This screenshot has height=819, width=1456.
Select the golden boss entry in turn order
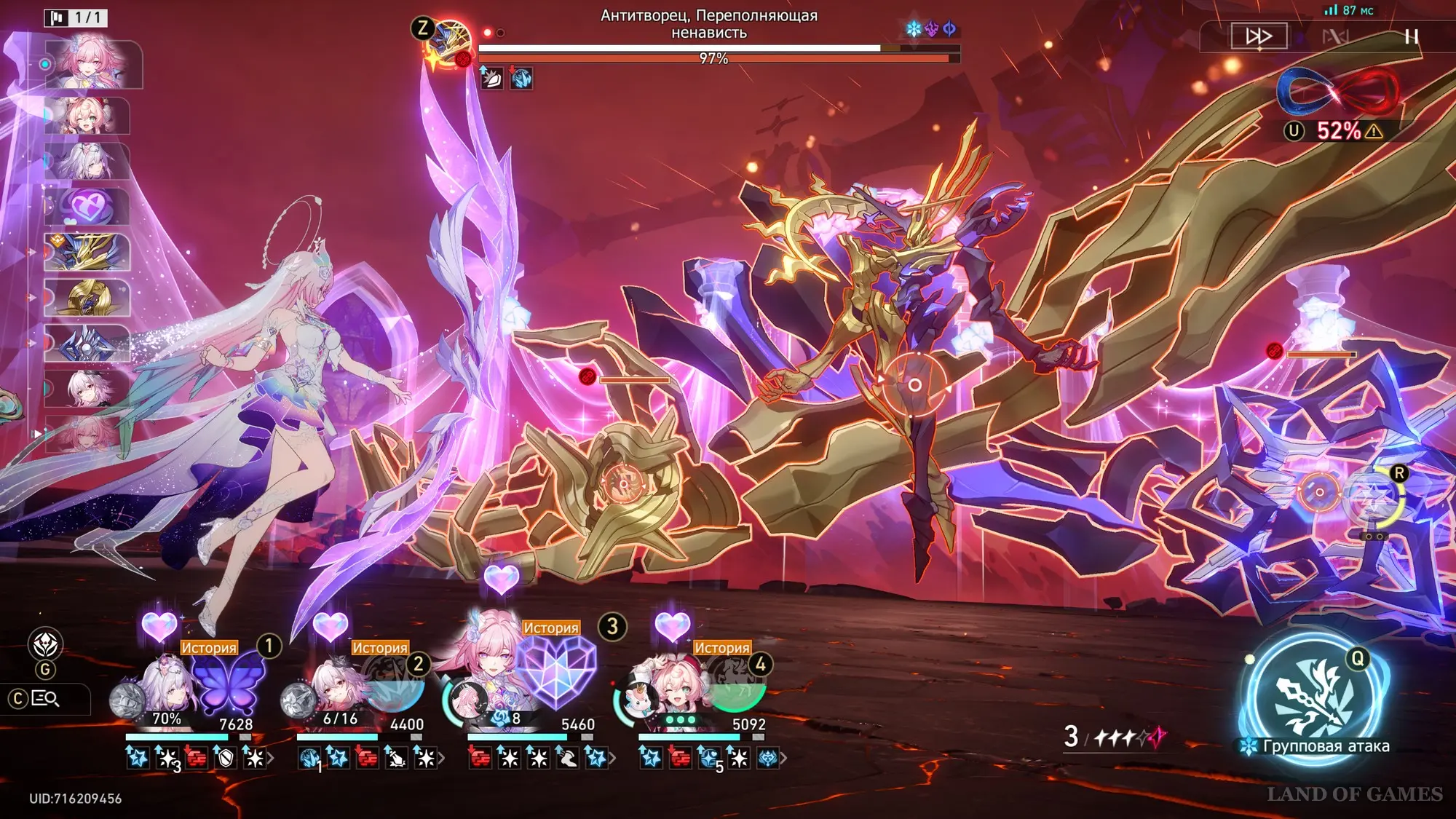tap(87, 252)
